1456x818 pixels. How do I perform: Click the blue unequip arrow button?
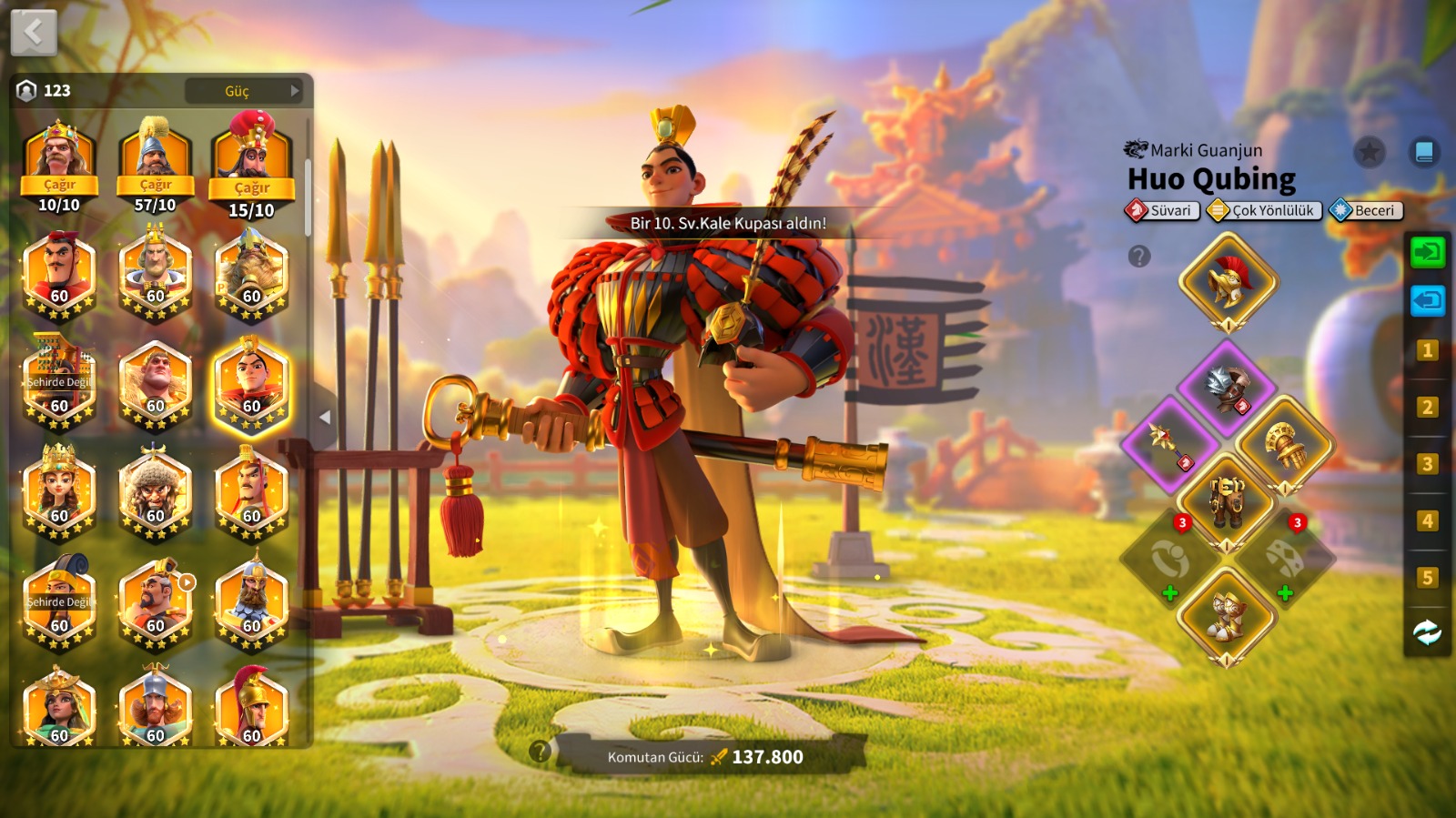[x=1427, y=300]
